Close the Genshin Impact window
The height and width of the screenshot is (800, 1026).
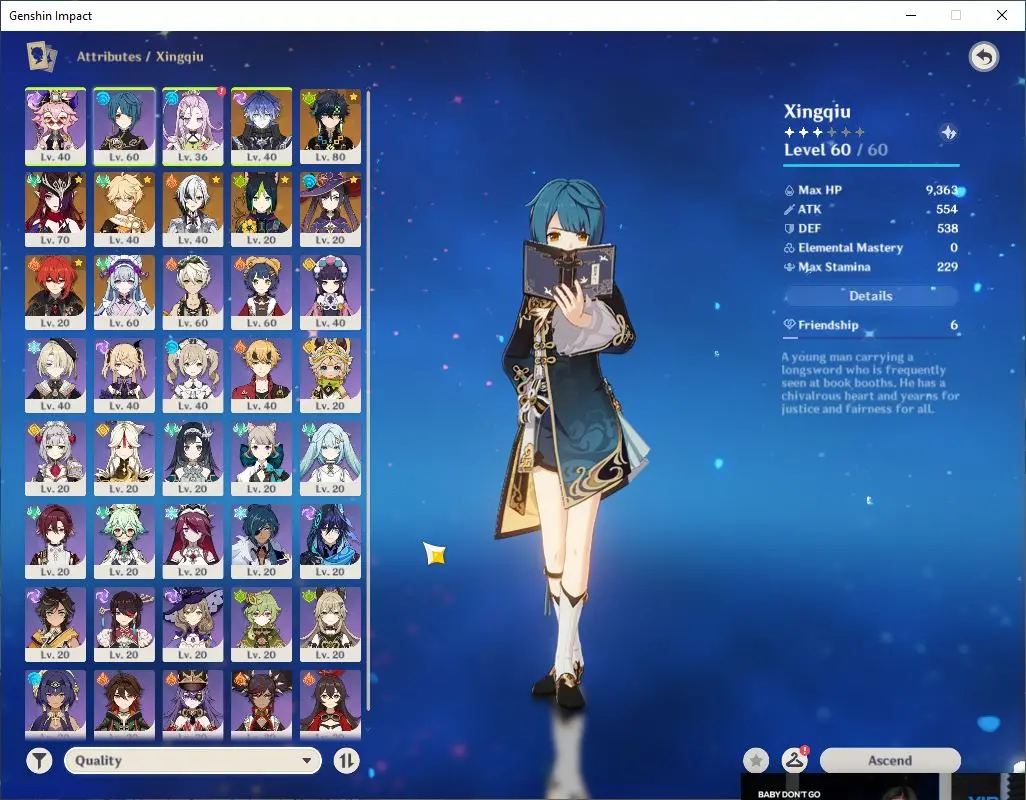(x=1002, y=15)
